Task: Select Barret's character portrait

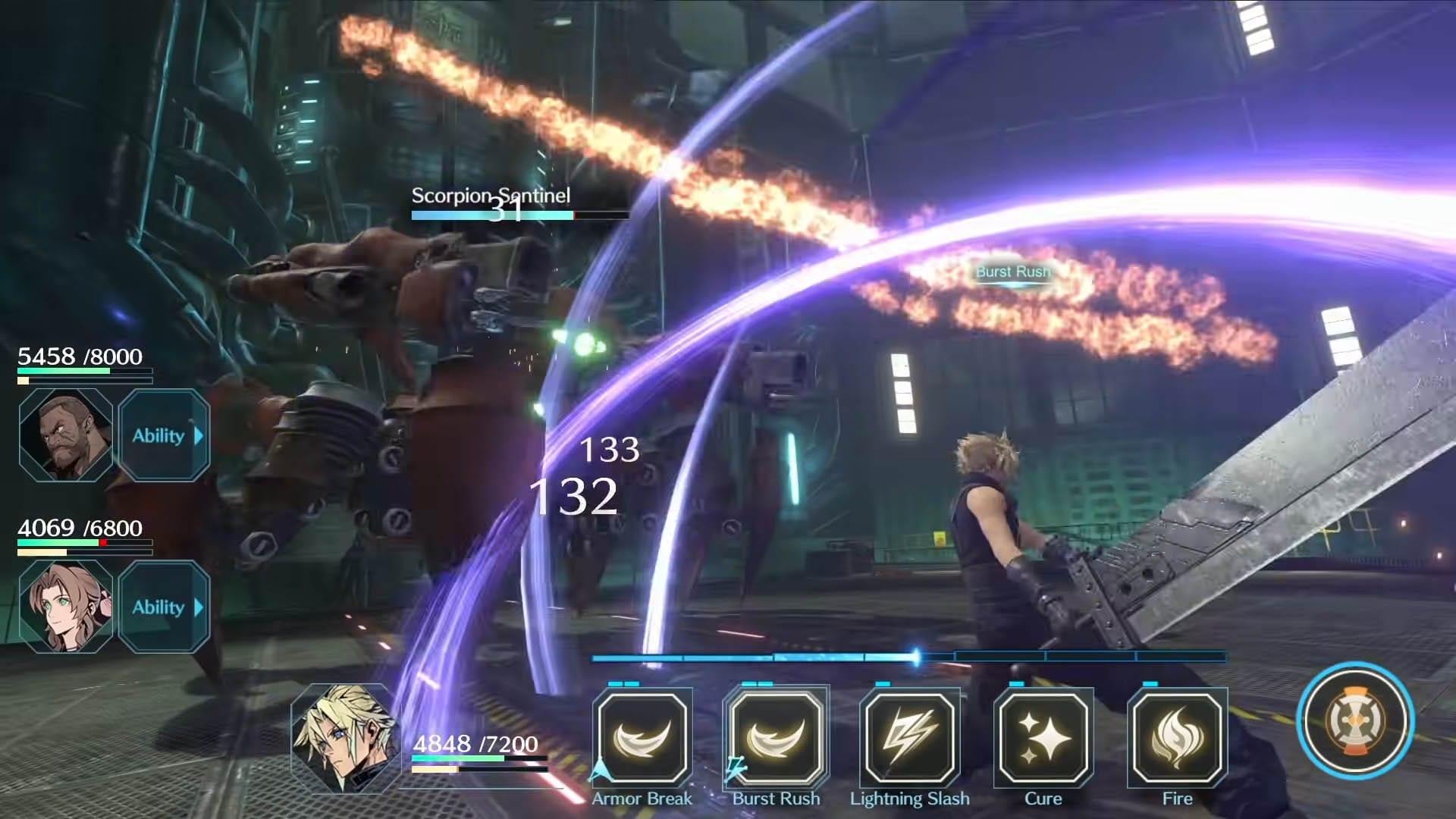Action: [x=66, y=435]
